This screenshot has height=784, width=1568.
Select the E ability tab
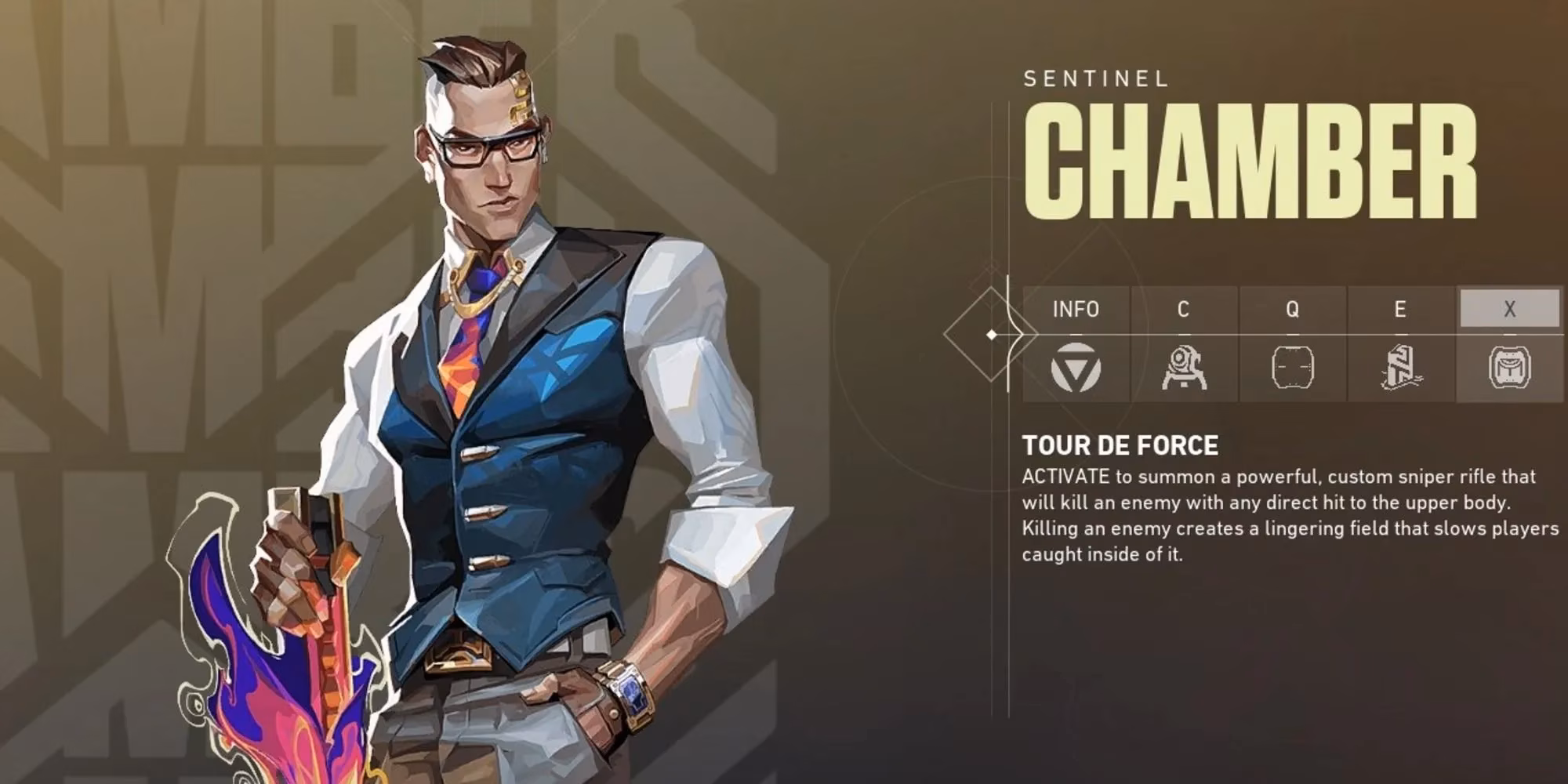[x=1400, y=309]
